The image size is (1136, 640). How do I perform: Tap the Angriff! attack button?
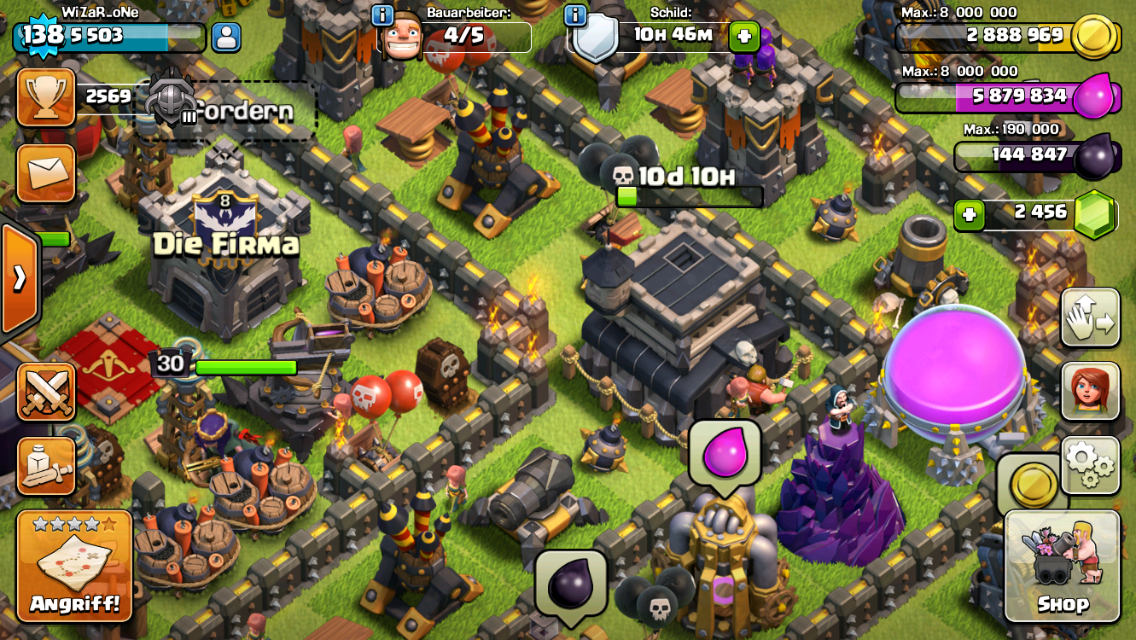click(x=74, y=565)
